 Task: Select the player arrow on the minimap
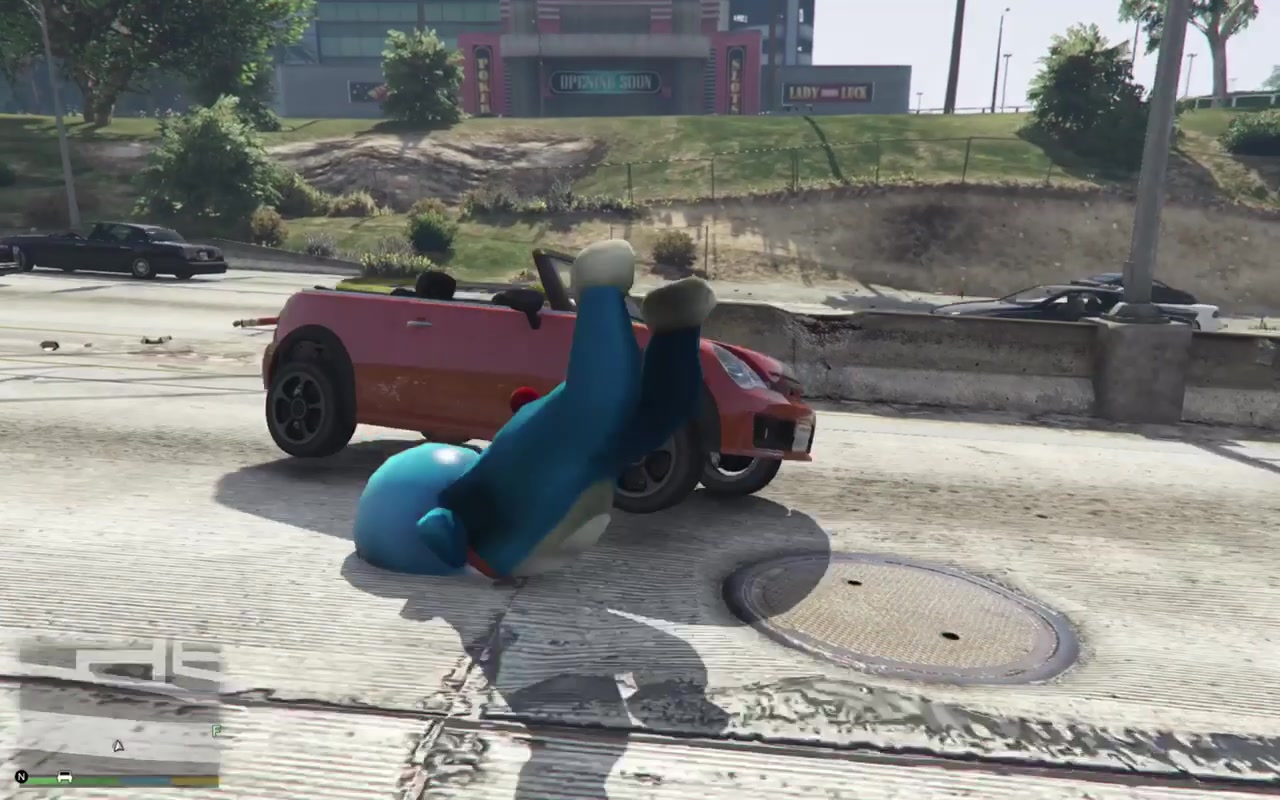(118, 745)
